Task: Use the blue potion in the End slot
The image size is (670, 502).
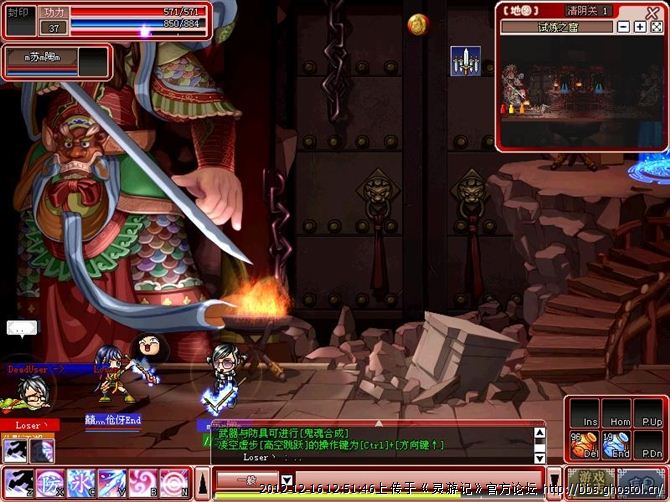Action: click(x=618, y=444)
